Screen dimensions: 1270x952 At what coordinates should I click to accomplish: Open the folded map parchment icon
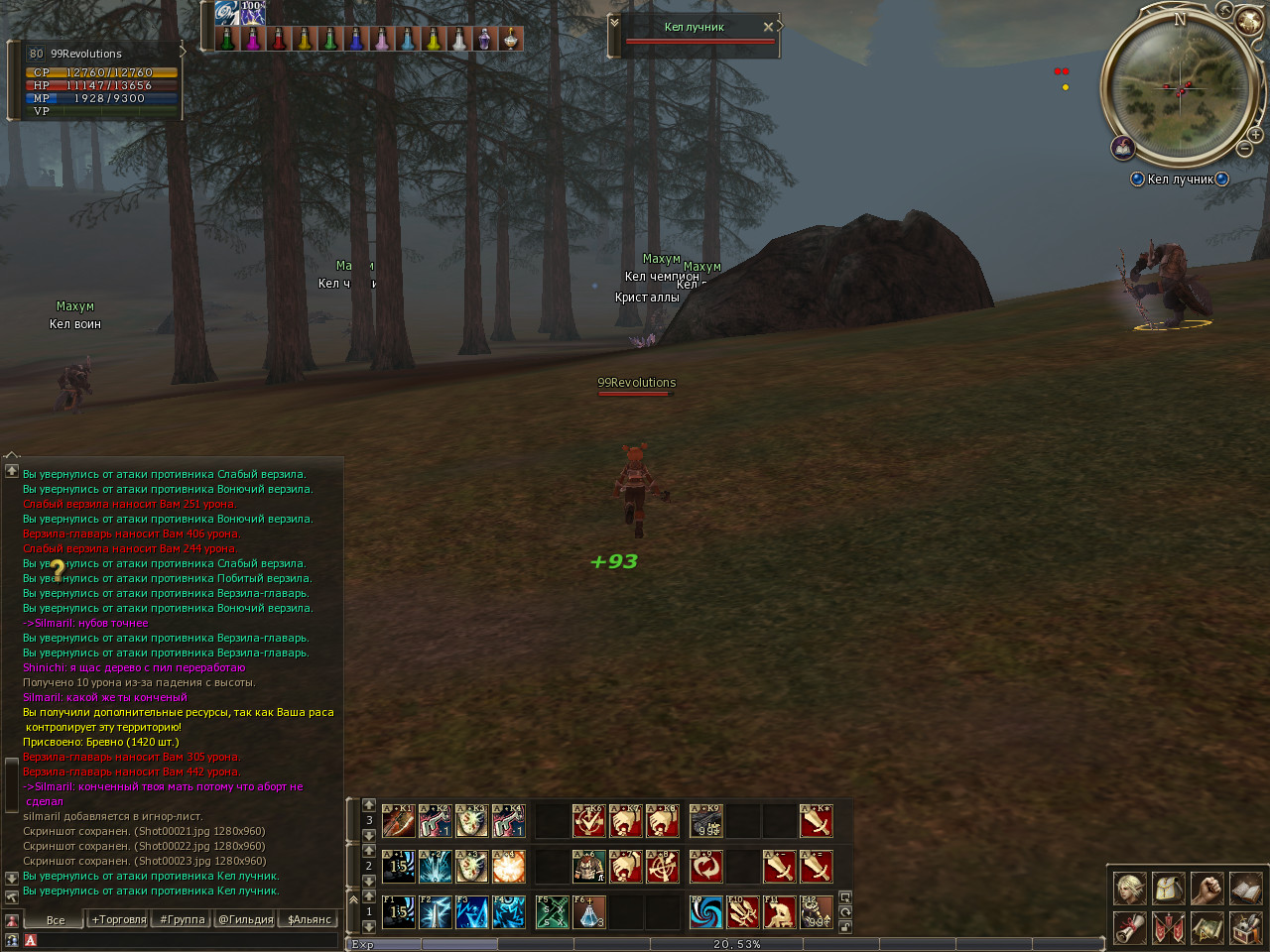click(1206, 928)
